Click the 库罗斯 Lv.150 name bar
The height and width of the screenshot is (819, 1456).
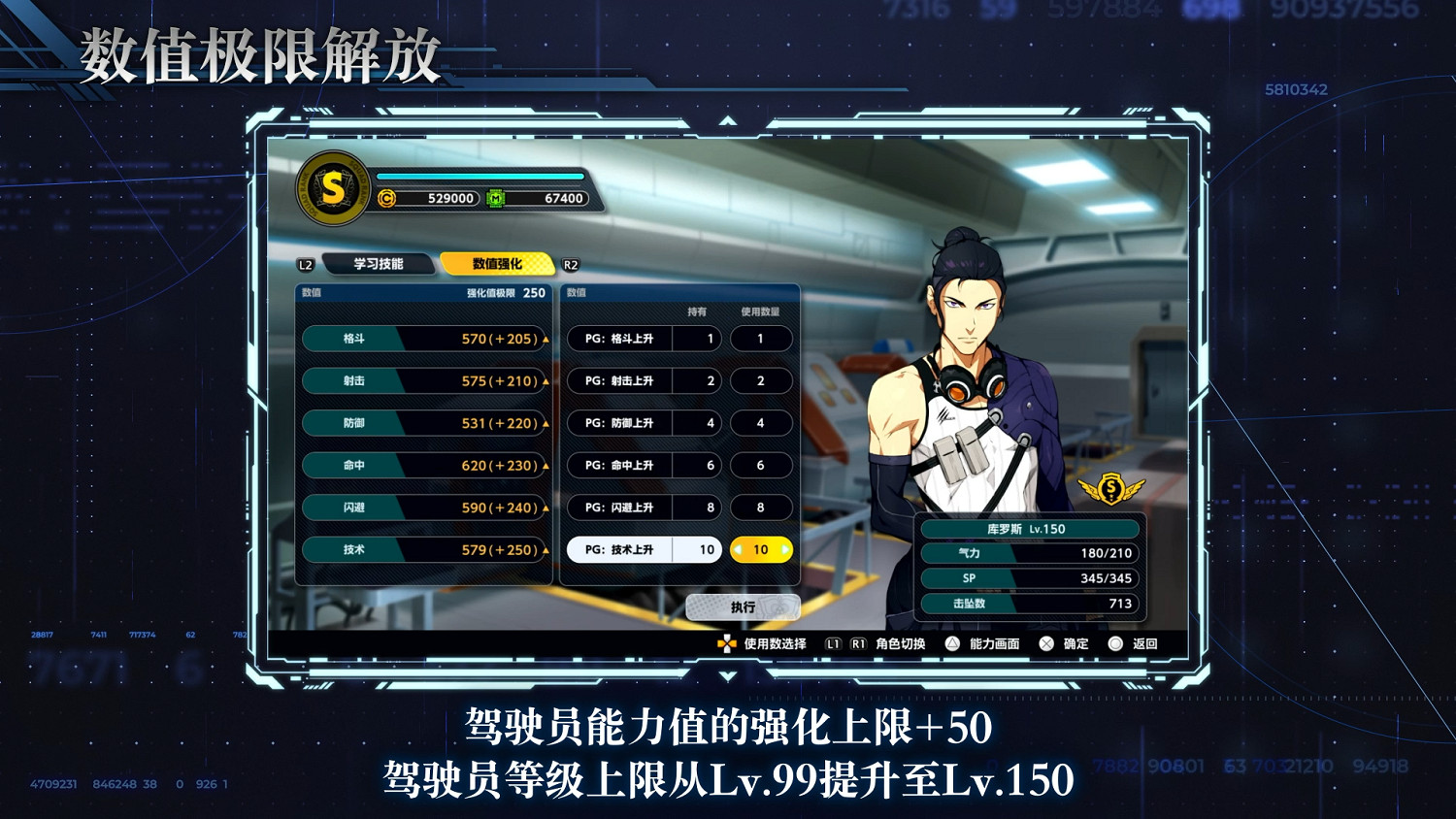(x=1027, y=528)
